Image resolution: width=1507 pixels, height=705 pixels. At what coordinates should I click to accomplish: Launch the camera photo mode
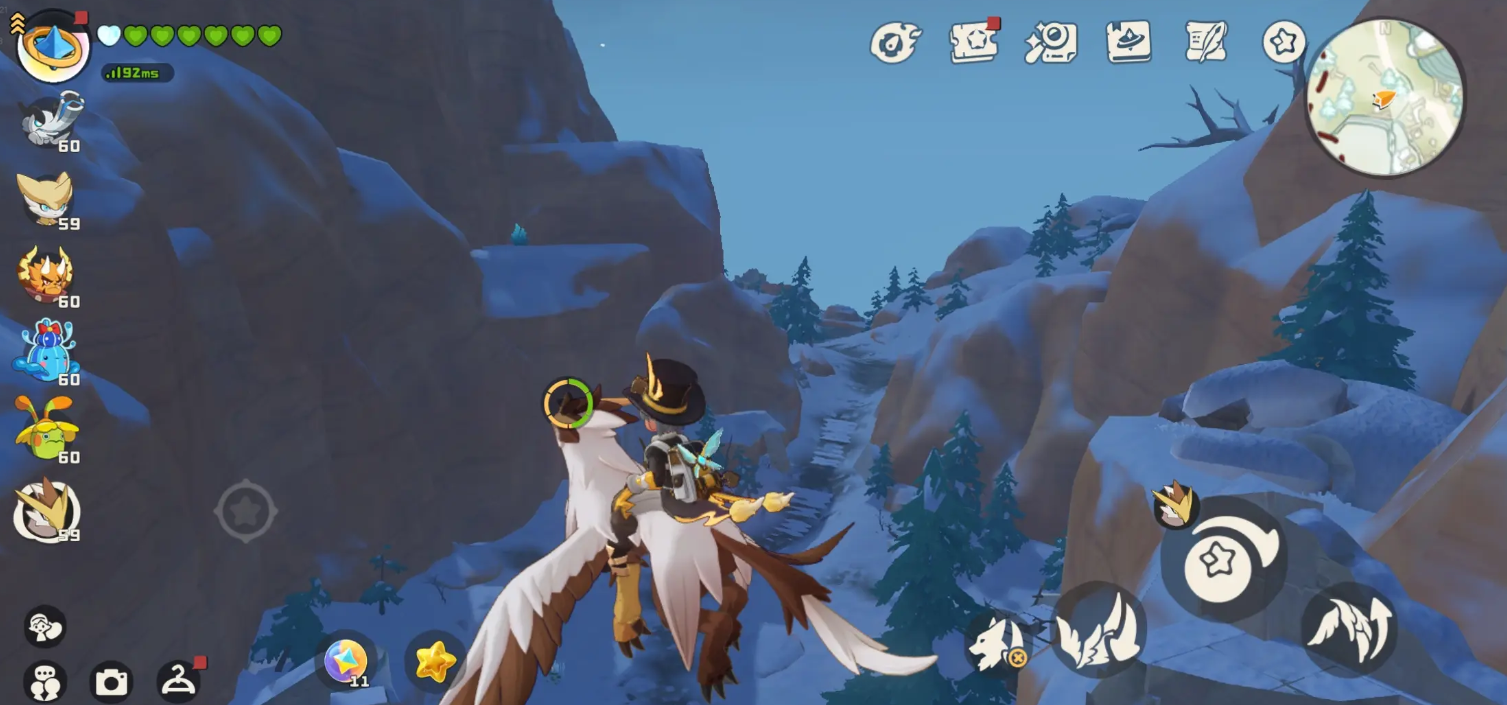(x=111, y=682)
